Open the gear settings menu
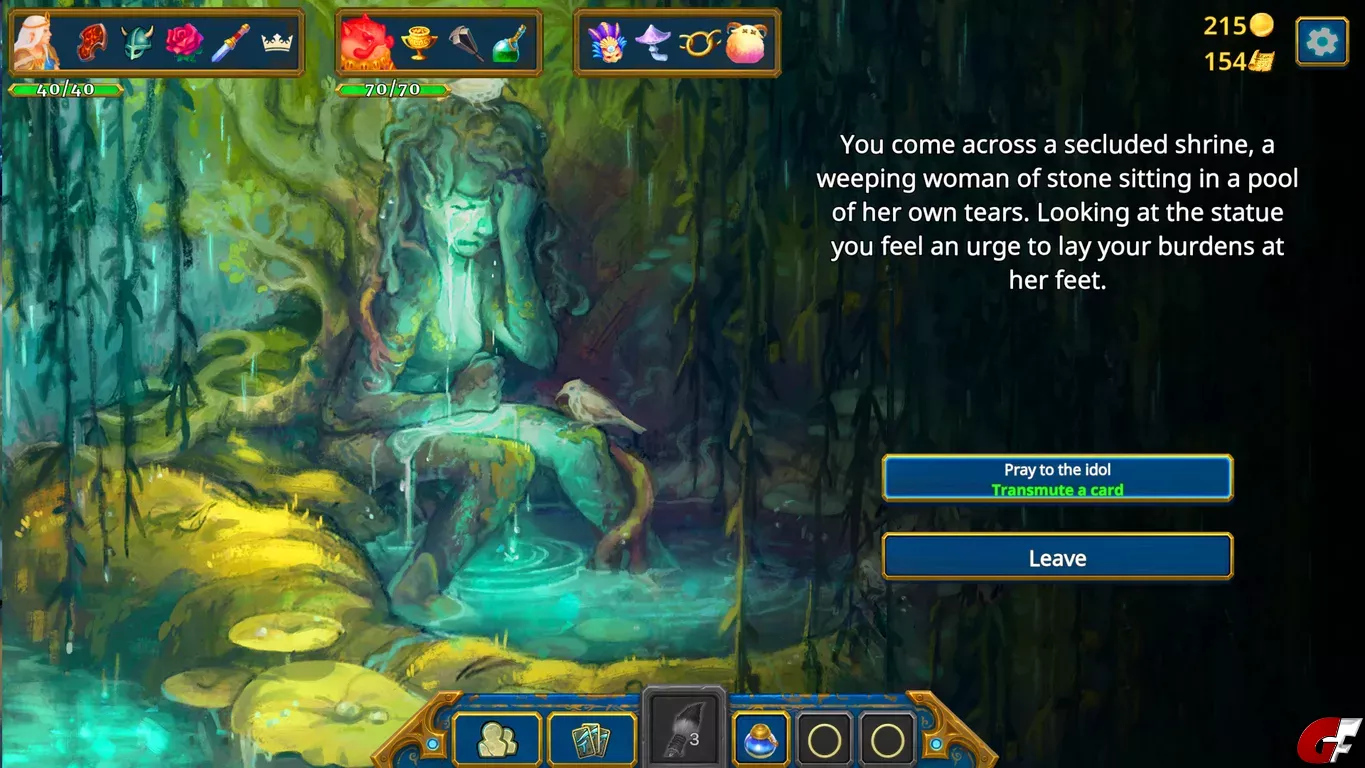 tap(1321, 42)
